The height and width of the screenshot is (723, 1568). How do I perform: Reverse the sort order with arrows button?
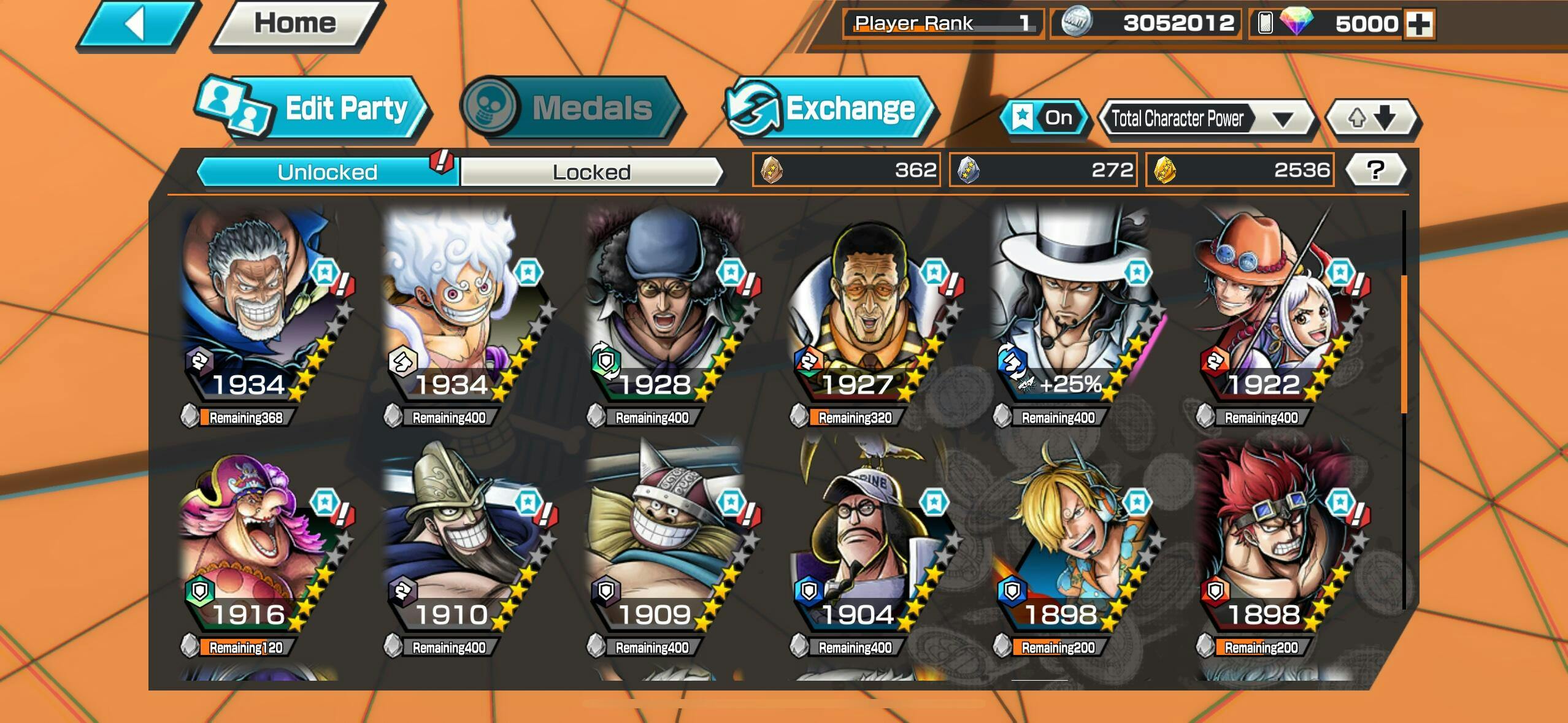pyautogui.click(x=1372, y=118)
